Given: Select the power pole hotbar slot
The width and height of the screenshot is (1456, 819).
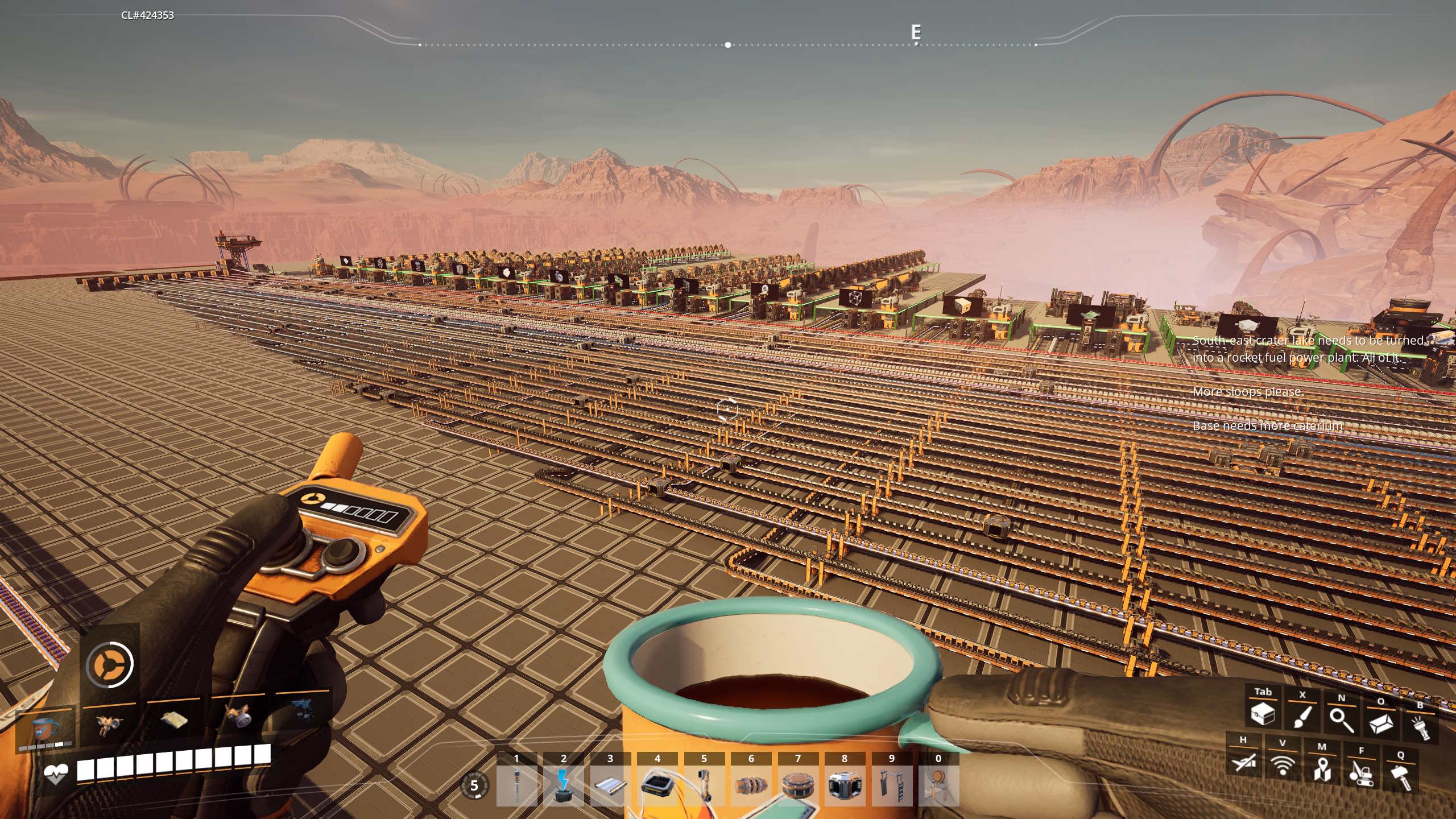Looking at the screenshot, I should pyautogui.click(x=516, y=785).
